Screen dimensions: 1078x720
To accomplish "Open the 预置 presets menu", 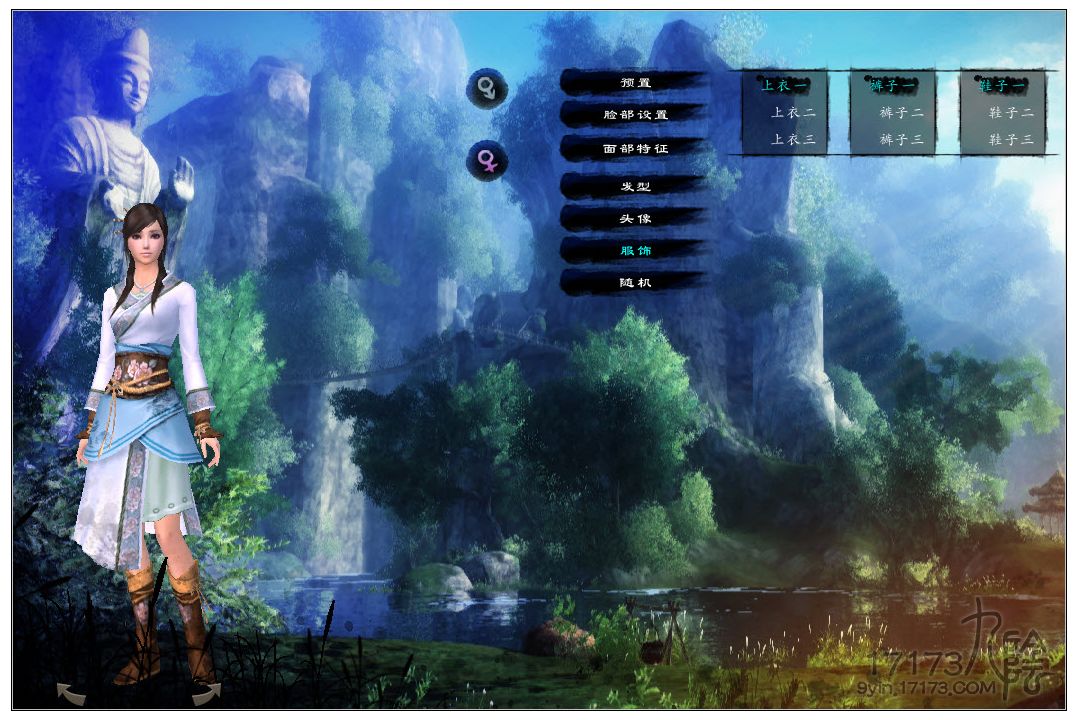I will (x=634, y=83).
